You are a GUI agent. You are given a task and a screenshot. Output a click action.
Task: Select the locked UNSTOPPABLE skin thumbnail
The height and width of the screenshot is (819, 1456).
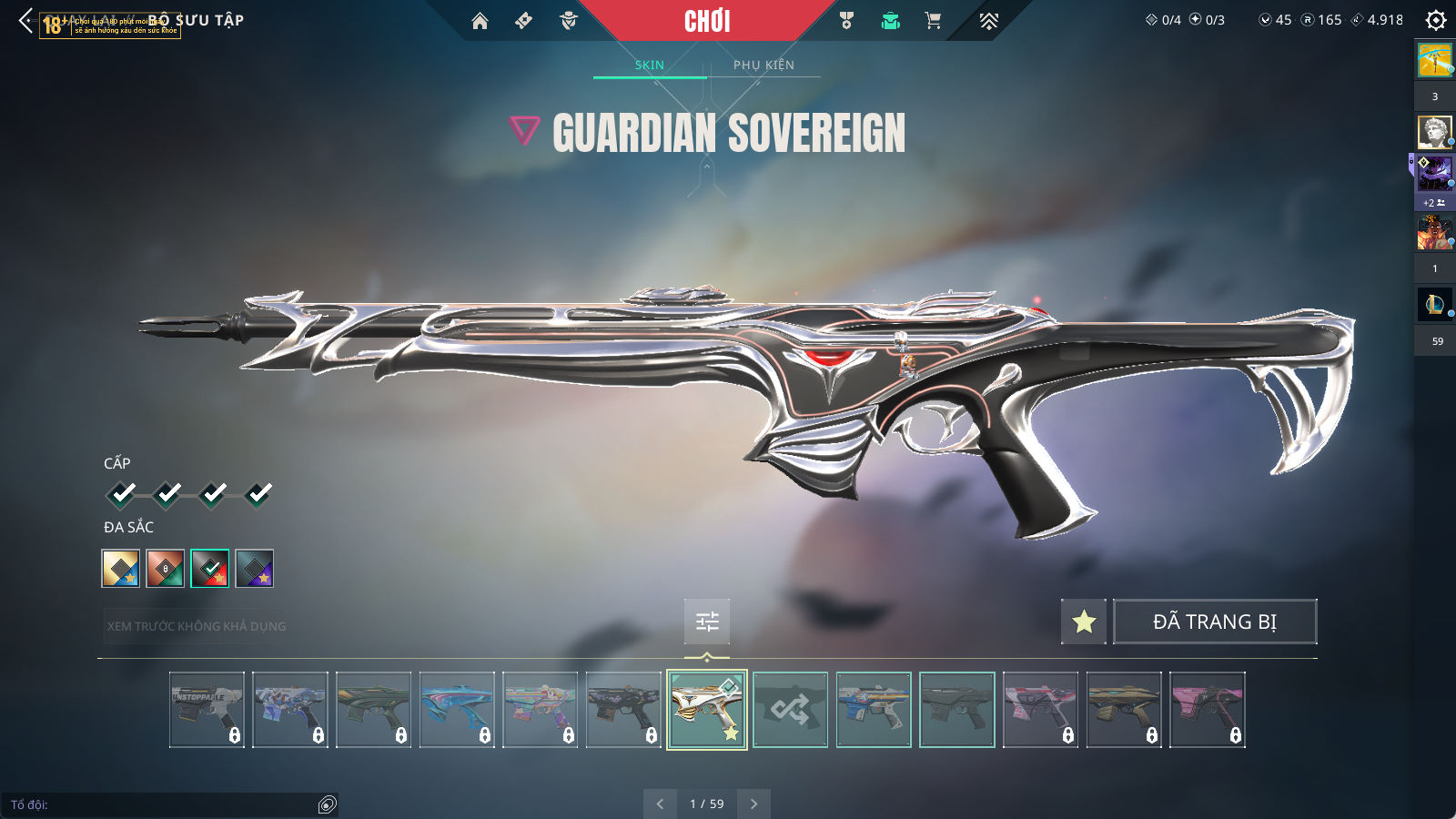pyautogui.click(x=207, y=710)
